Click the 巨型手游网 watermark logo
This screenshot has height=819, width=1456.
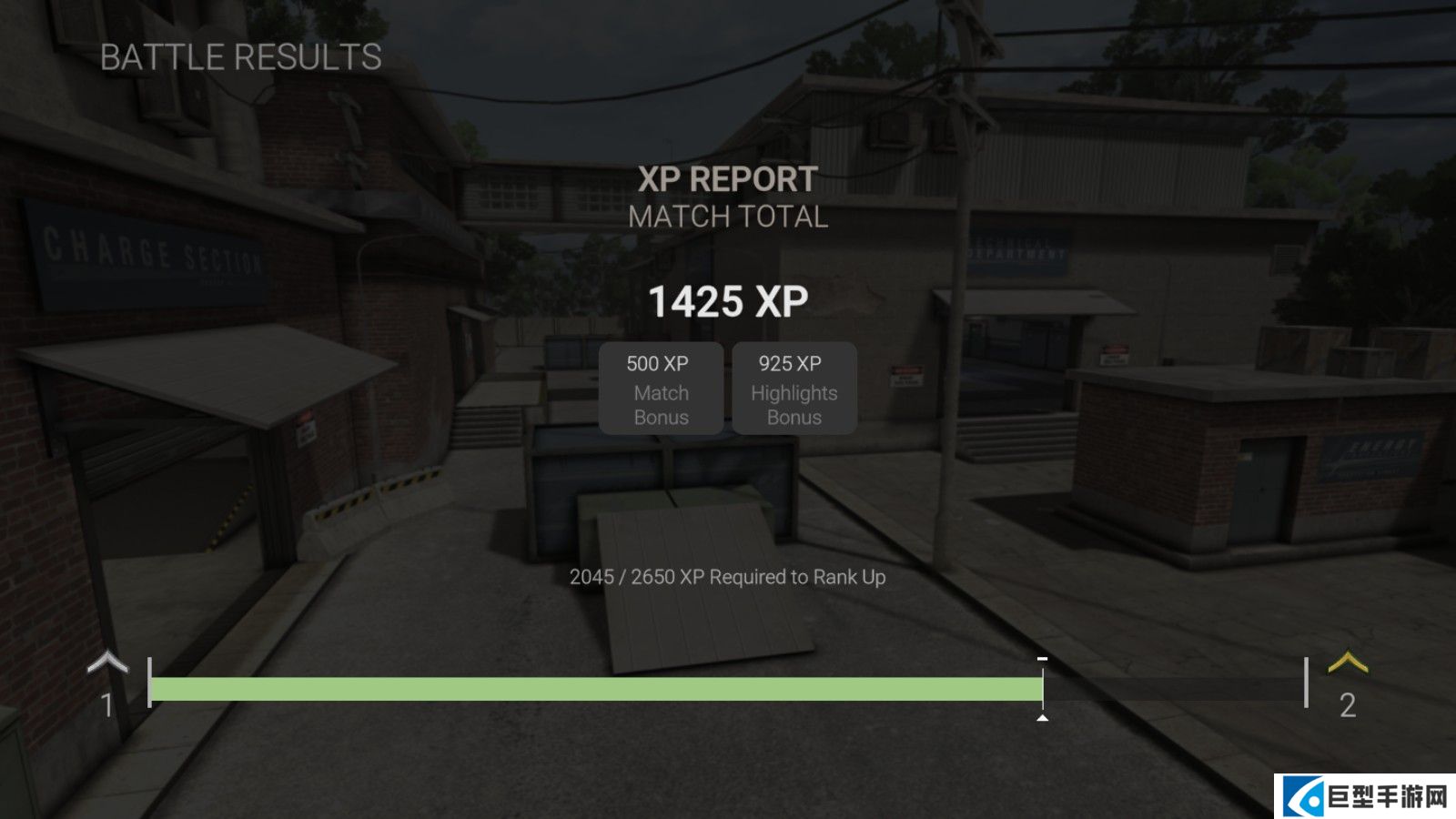click(x=1365, y=796)
